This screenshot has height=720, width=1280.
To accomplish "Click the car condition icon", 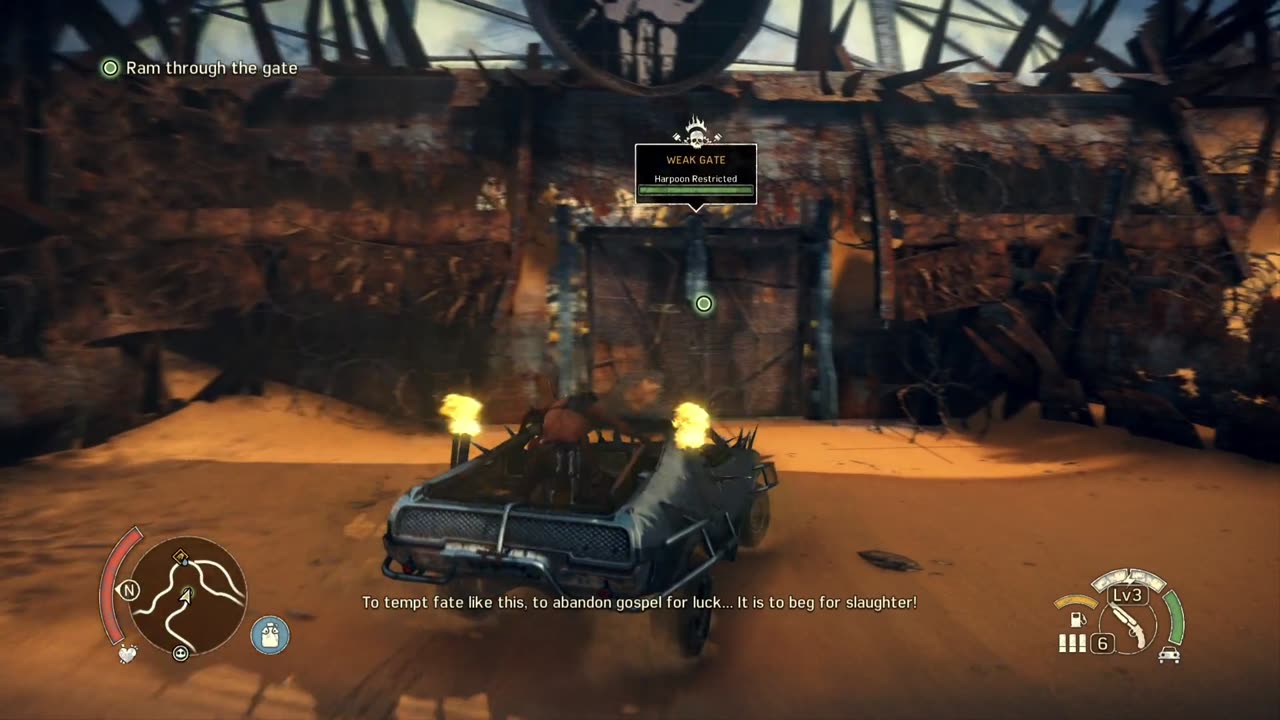I will pyautogui.click(x=1168, y=655).
